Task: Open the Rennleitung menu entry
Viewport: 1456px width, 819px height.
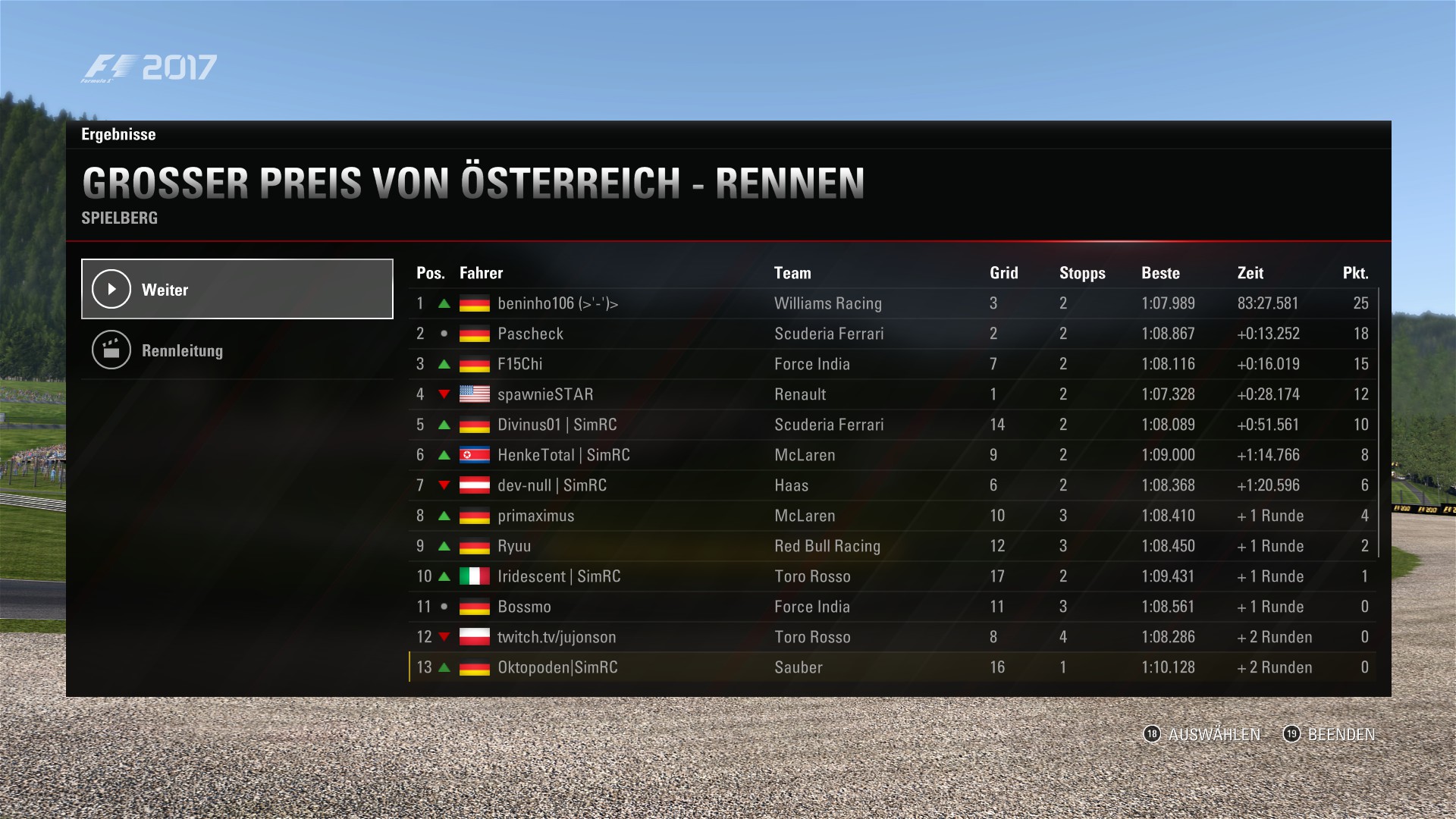Action: pos(237,350)
